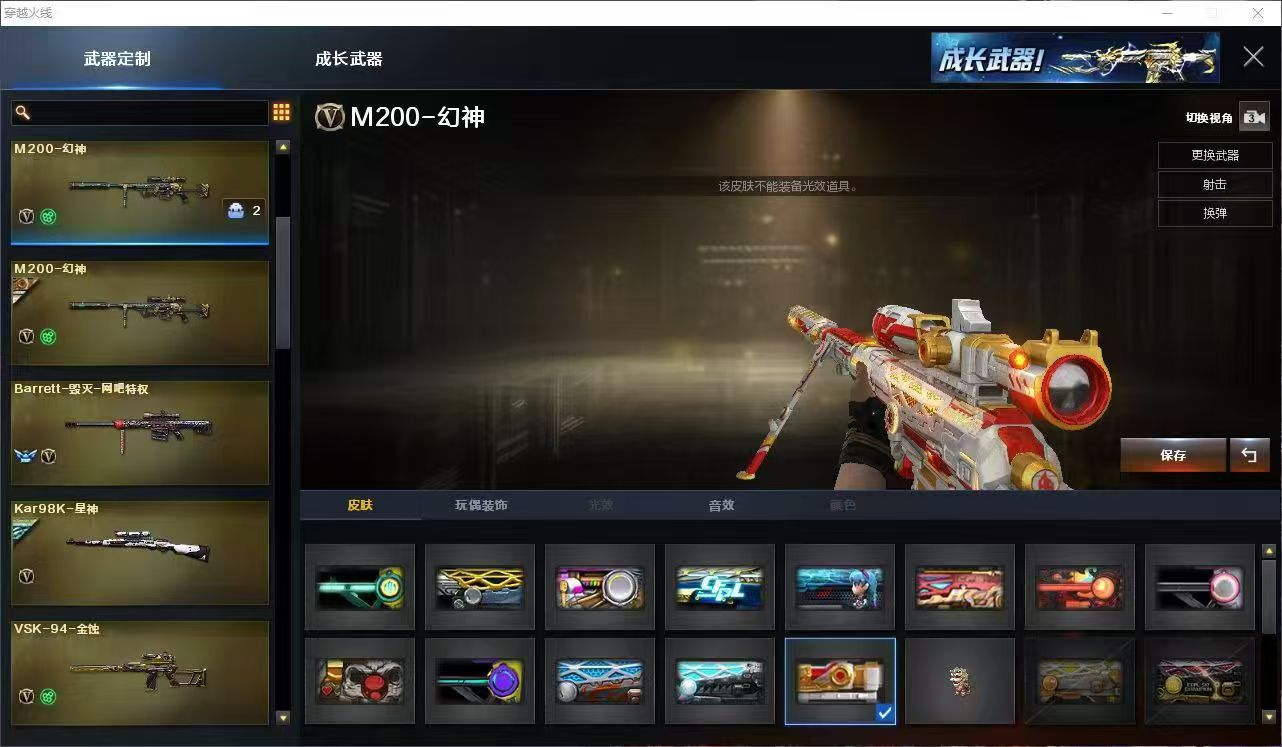This screenshot has width=1282, height=747.
Task: Preview the 换弹 reload animation
Action: pyautogui.click(x=1215, y=214)
